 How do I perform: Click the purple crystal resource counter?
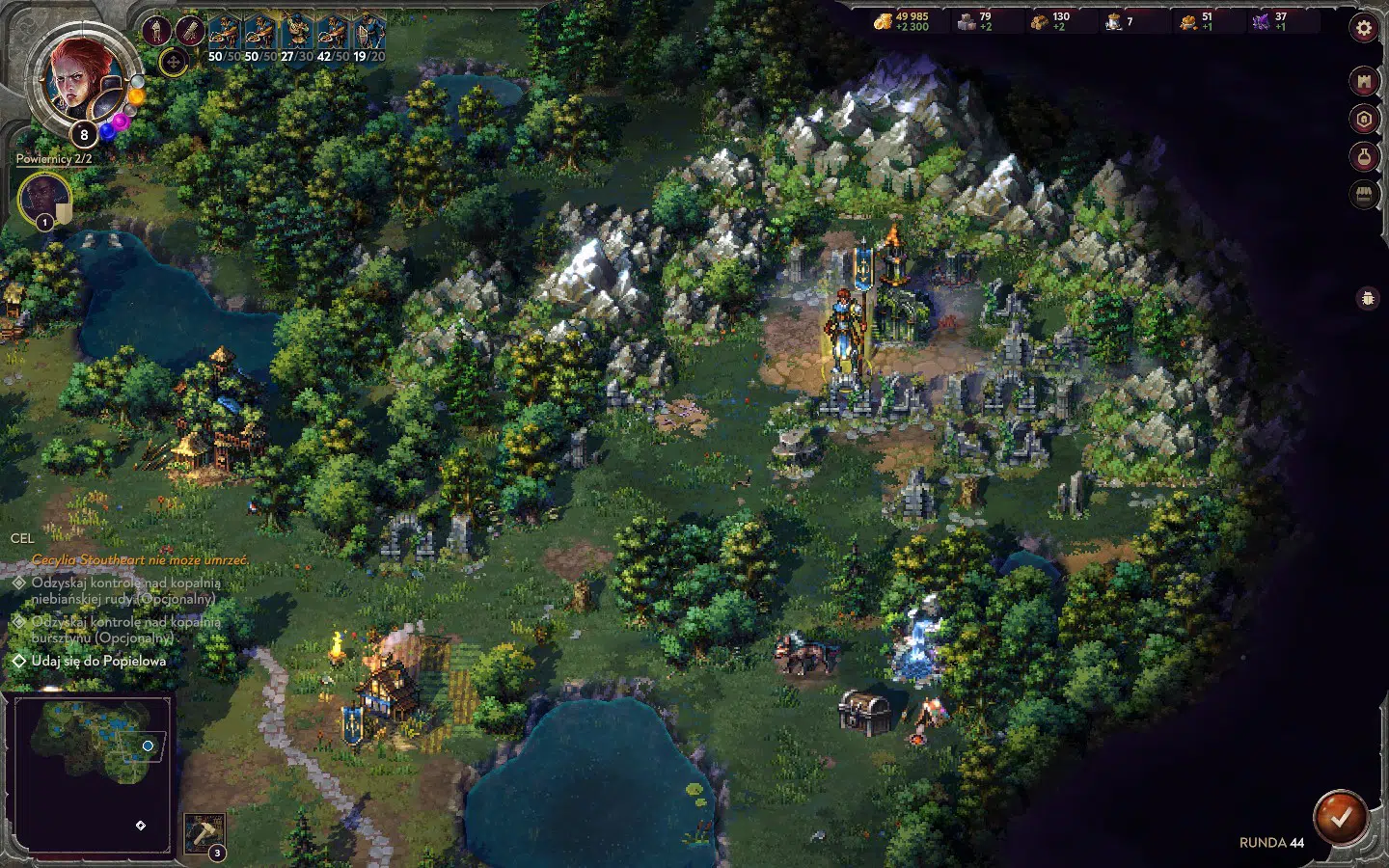click(1271, 21)
